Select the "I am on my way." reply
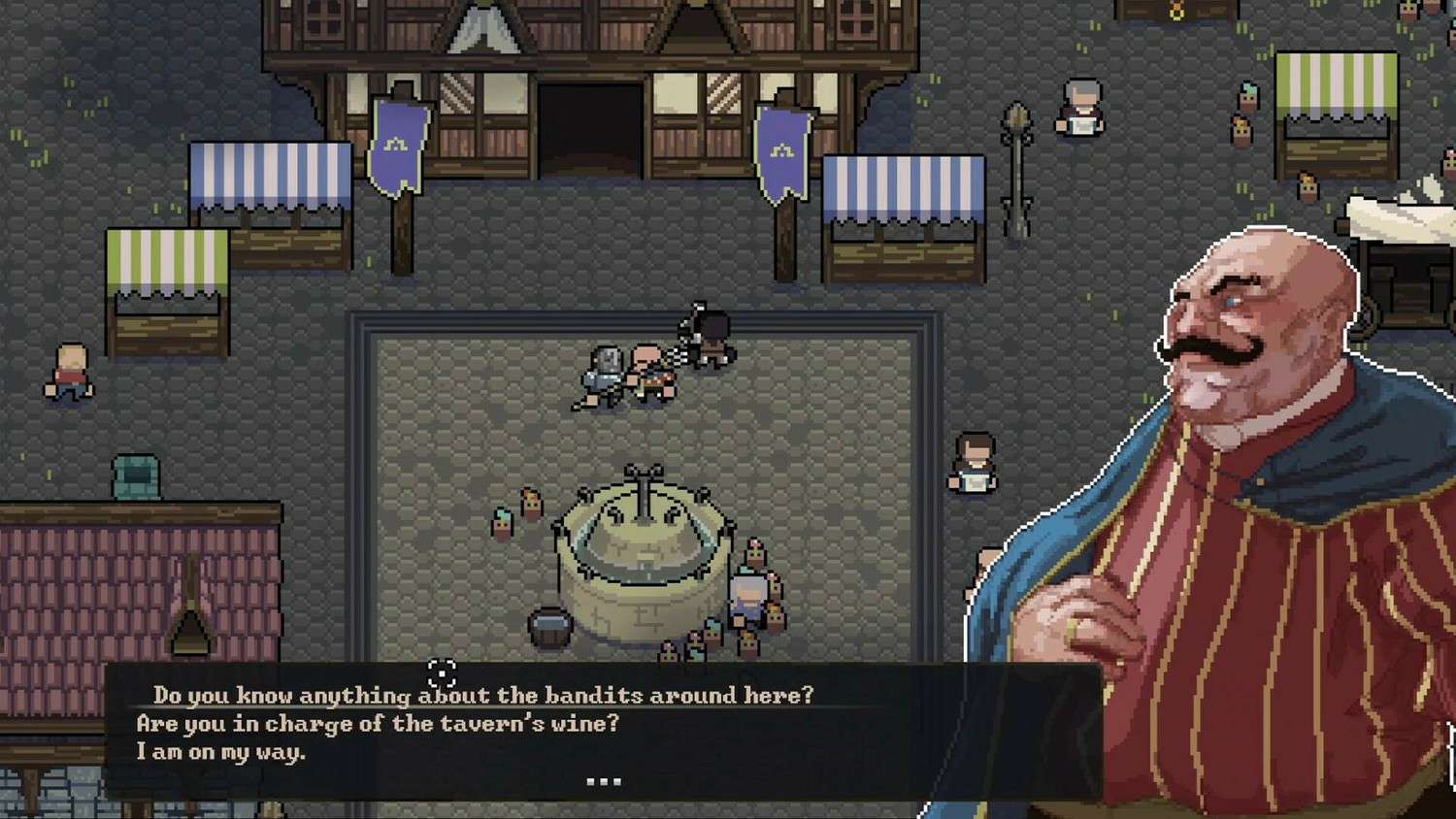1456x819 pixels. [220, 751]
